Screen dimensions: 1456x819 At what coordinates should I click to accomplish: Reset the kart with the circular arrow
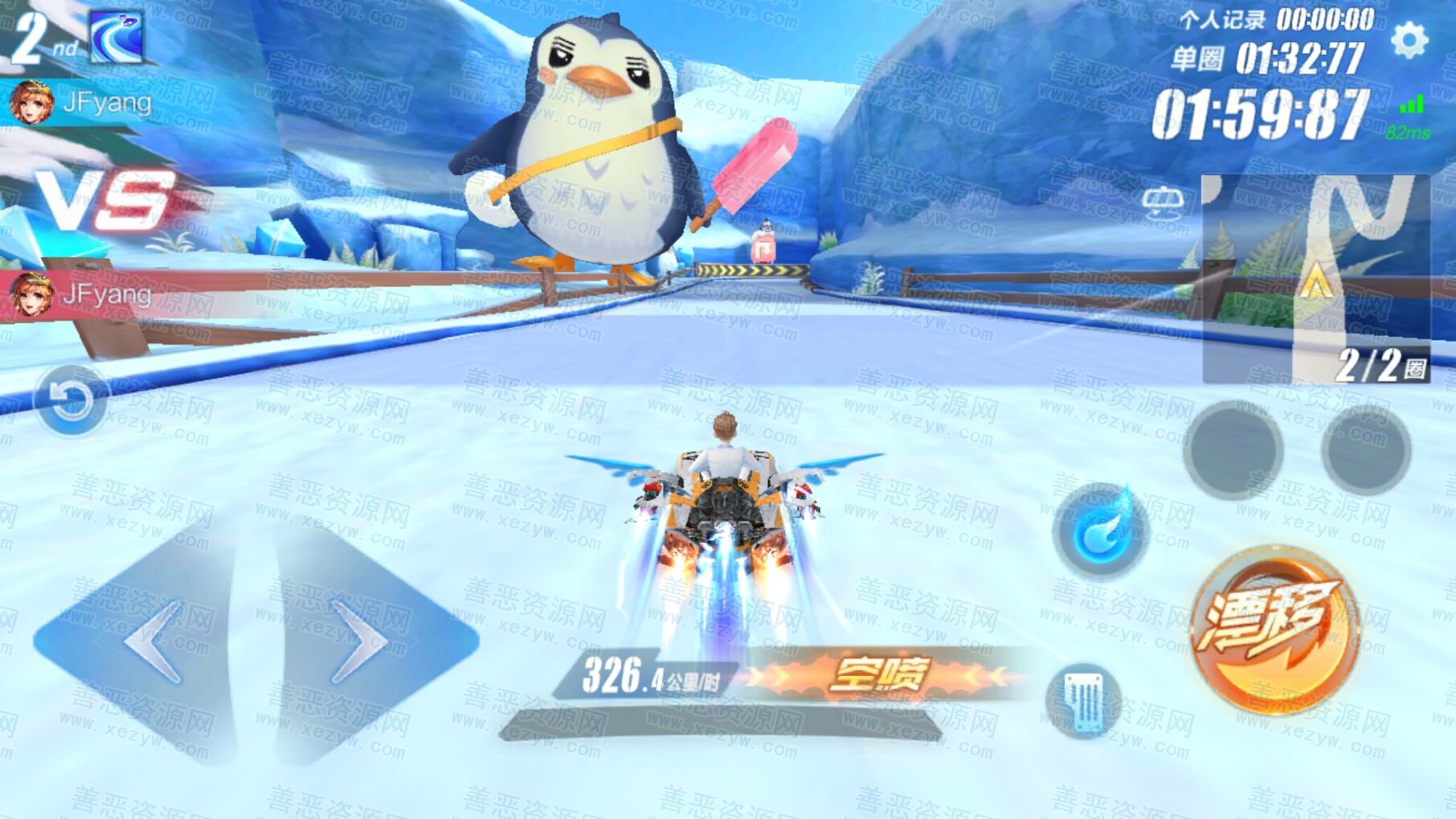(x=71, y=399)
